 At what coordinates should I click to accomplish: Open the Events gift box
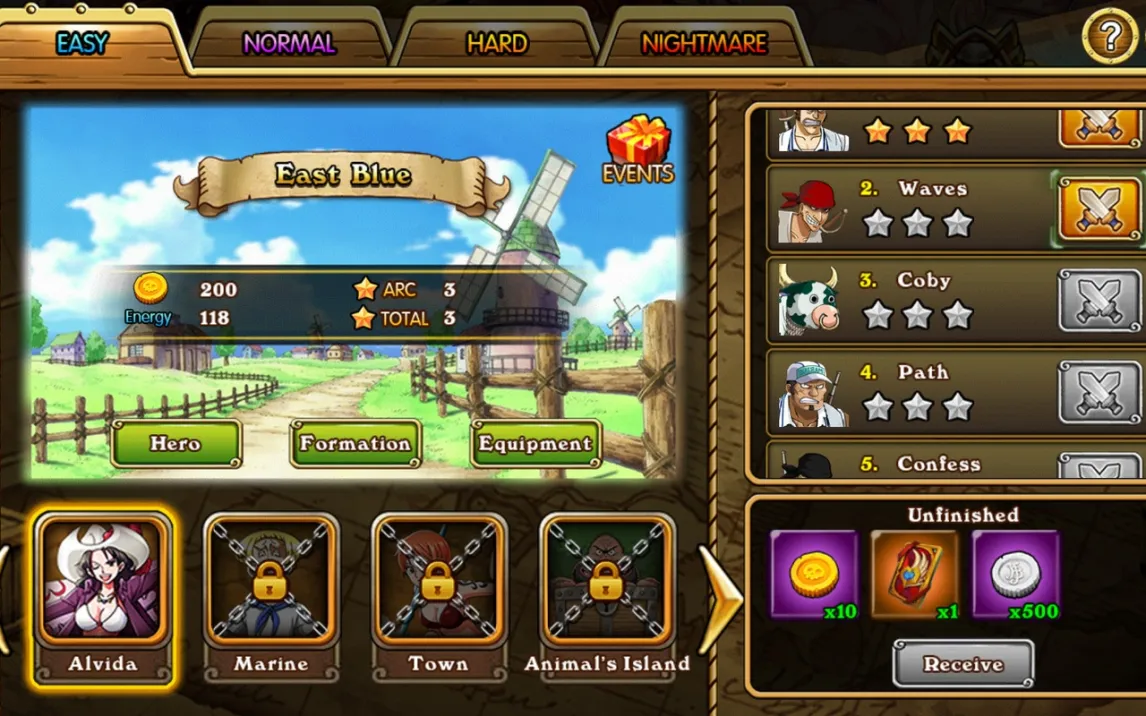638,150
